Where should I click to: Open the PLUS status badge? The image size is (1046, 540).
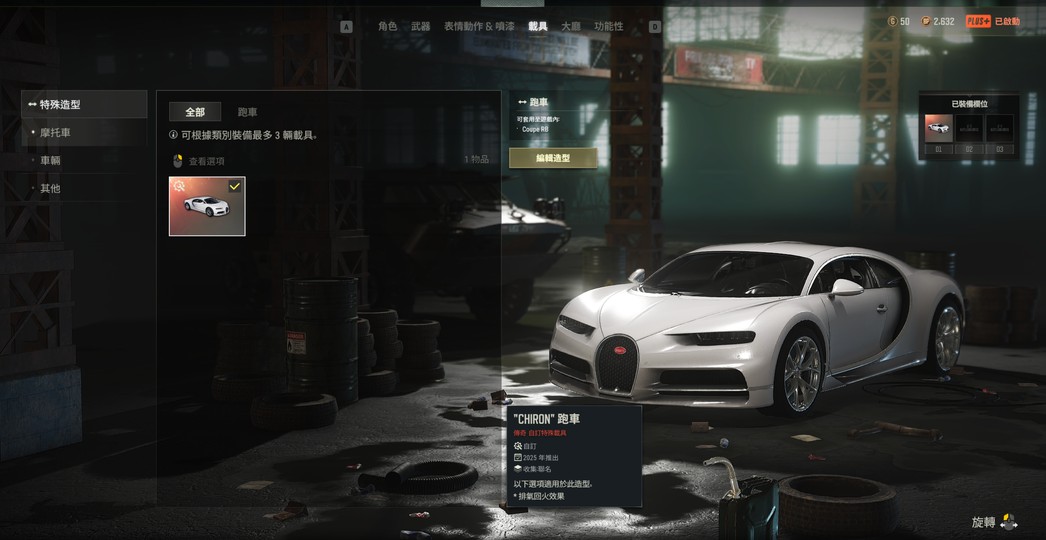993,21
